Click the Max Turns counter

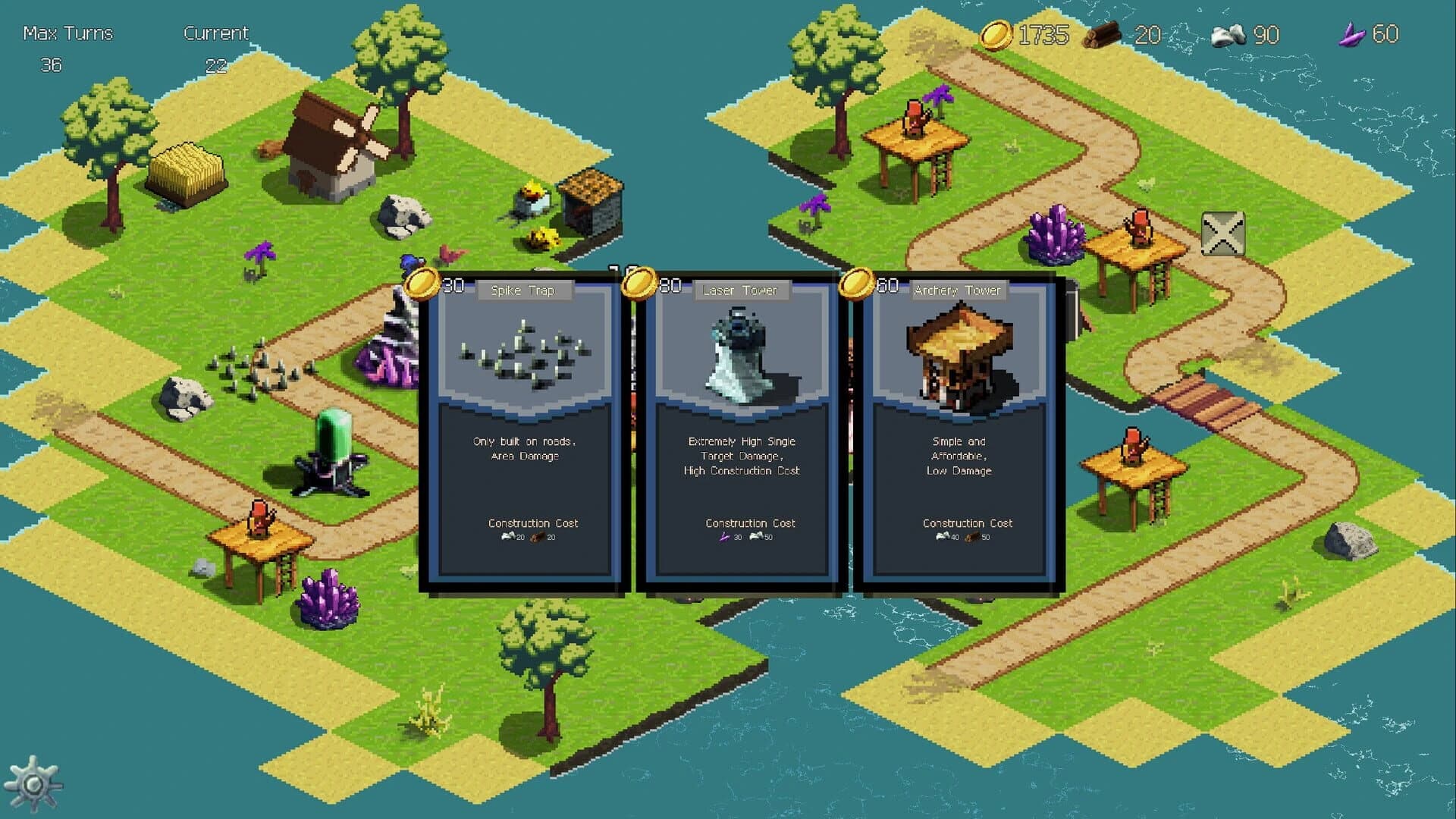coord(67,45)
